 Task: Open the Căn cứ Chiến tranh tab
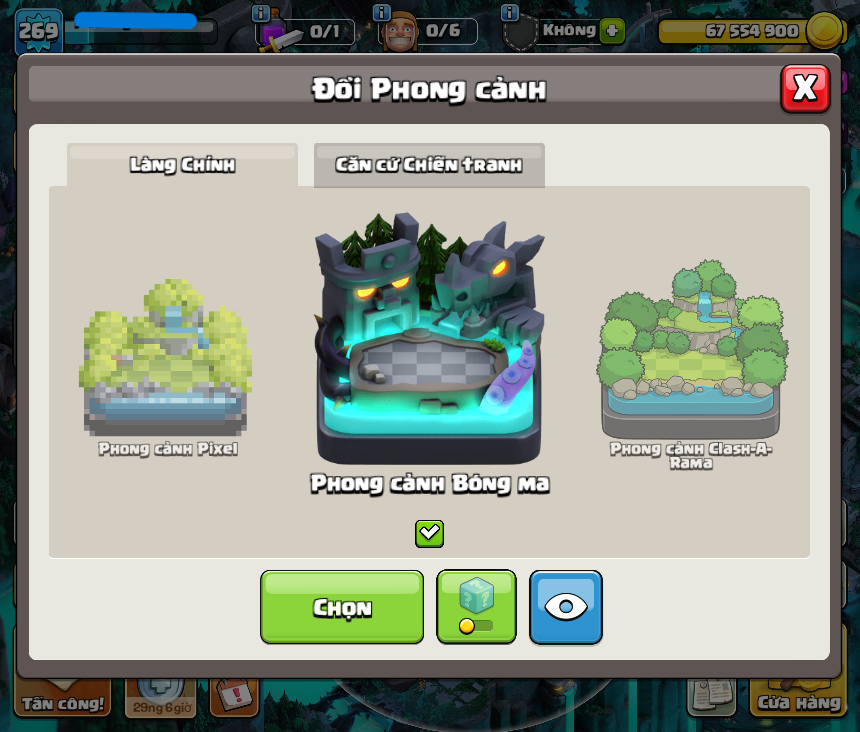coord(429,165)
